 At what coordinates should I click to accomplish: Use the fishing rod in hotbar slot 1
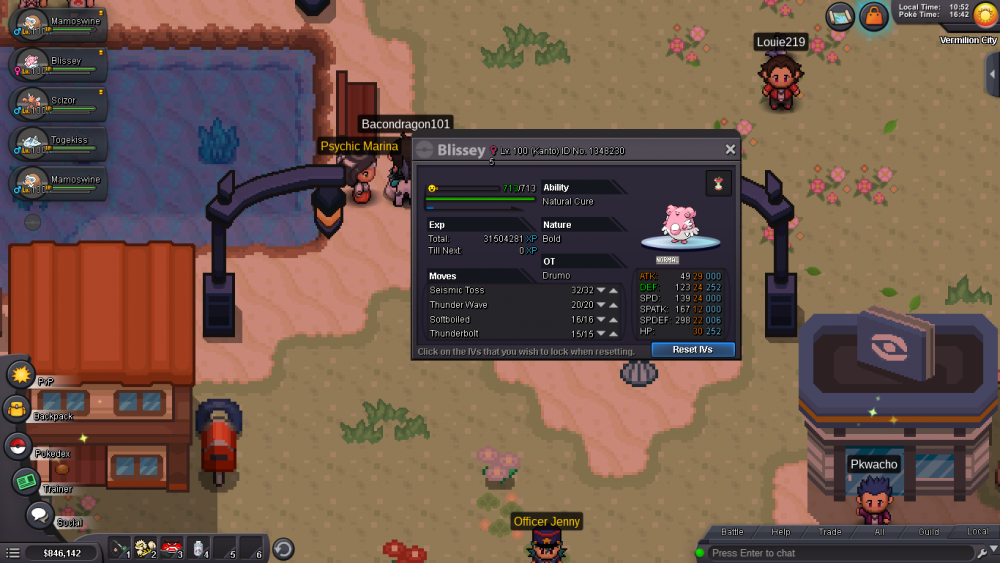click(120, 548)
